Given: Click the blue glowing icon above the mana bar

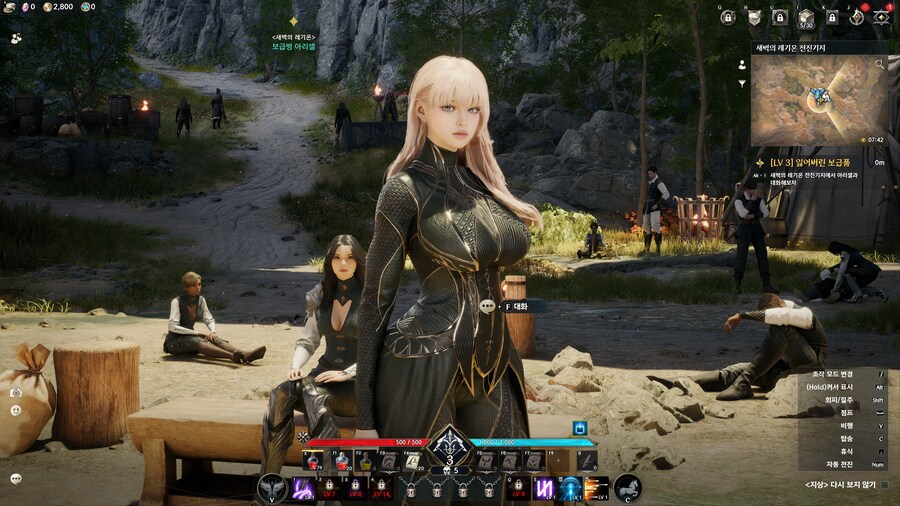Looking at the screenshot, I should [x=579, y=428].
